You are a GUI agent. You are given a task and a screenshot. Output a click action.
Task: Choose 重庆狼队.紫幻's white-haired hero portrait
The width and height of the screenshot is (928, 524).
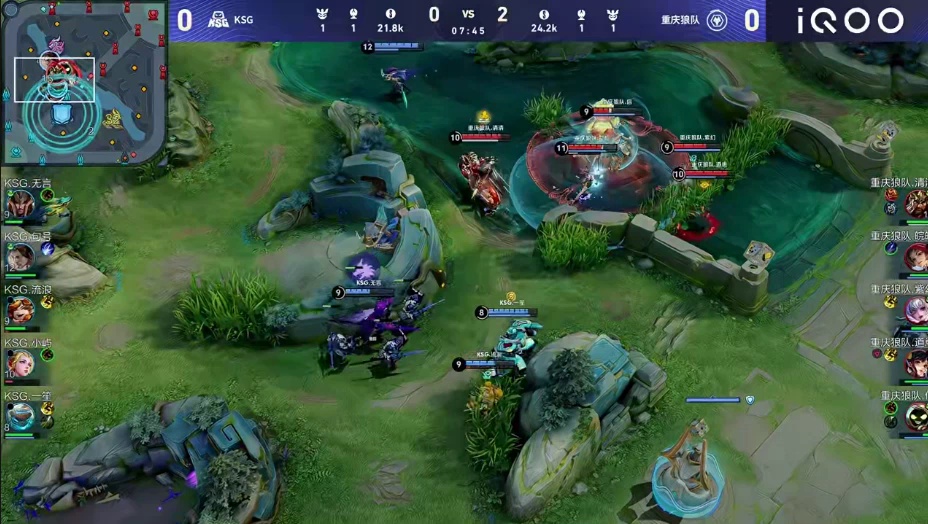click(x=915, y=310)
